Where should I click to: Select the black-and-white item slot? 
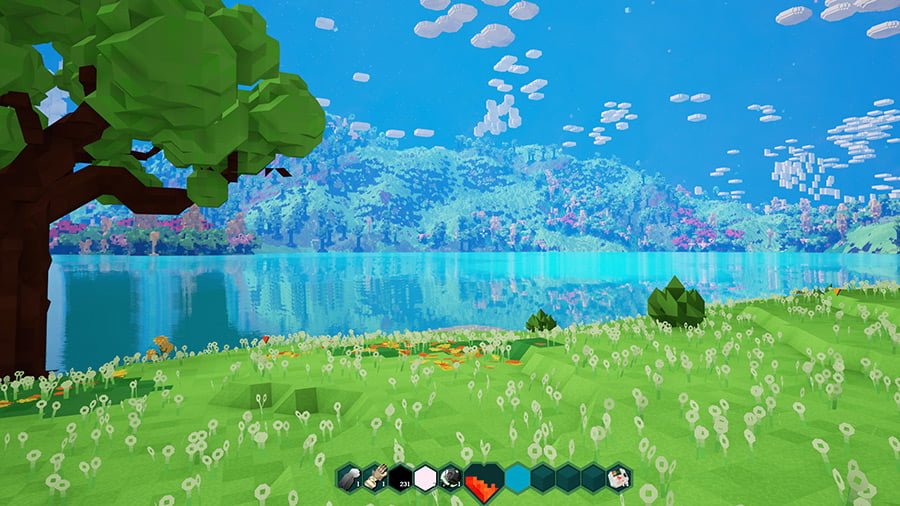point(451,477)
